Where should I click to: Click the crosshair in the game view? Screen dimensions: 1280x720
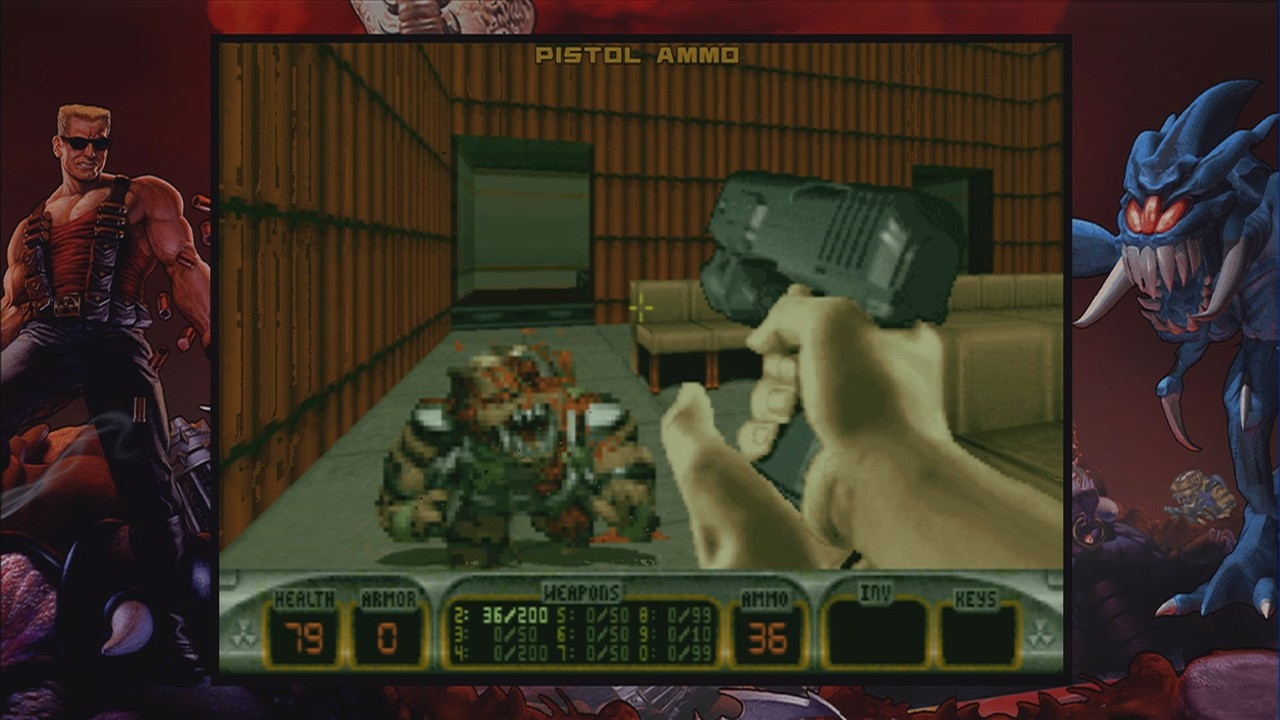point(639,309)
